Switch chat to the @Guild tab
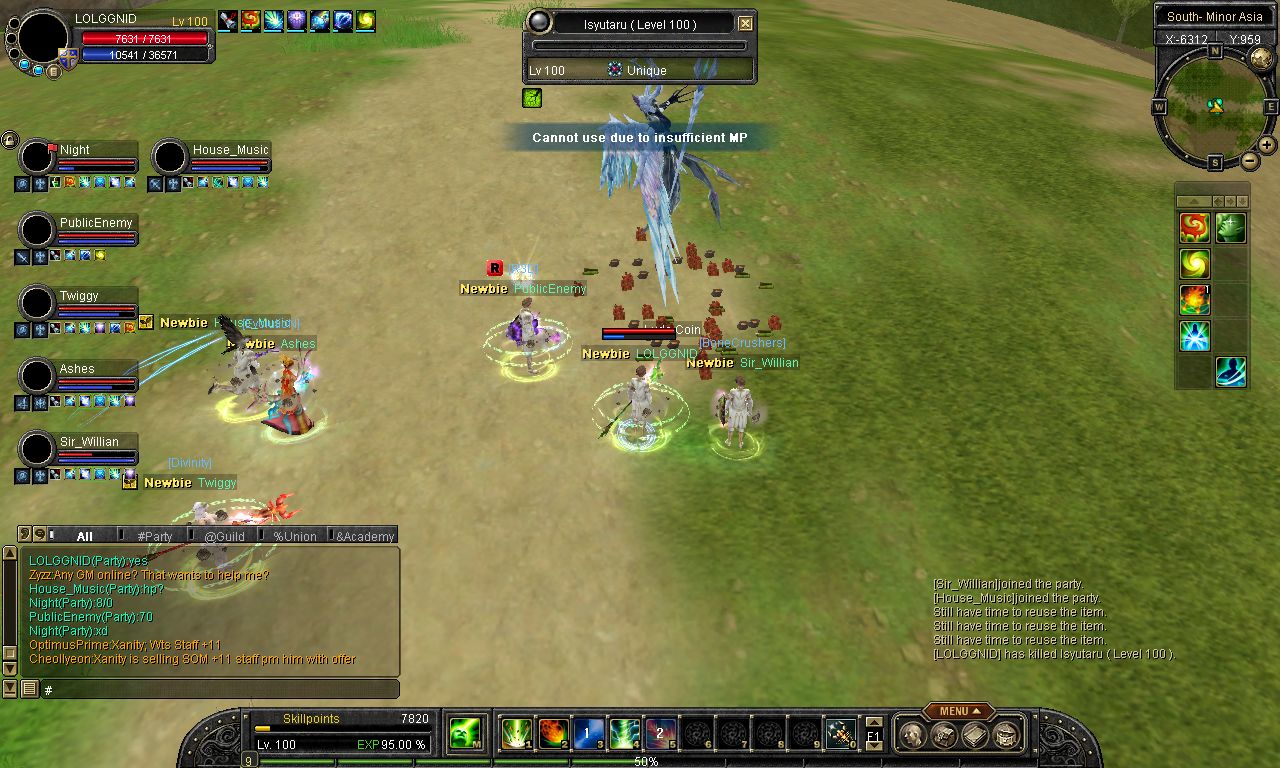1280x768 pixels. coord(224,536)
